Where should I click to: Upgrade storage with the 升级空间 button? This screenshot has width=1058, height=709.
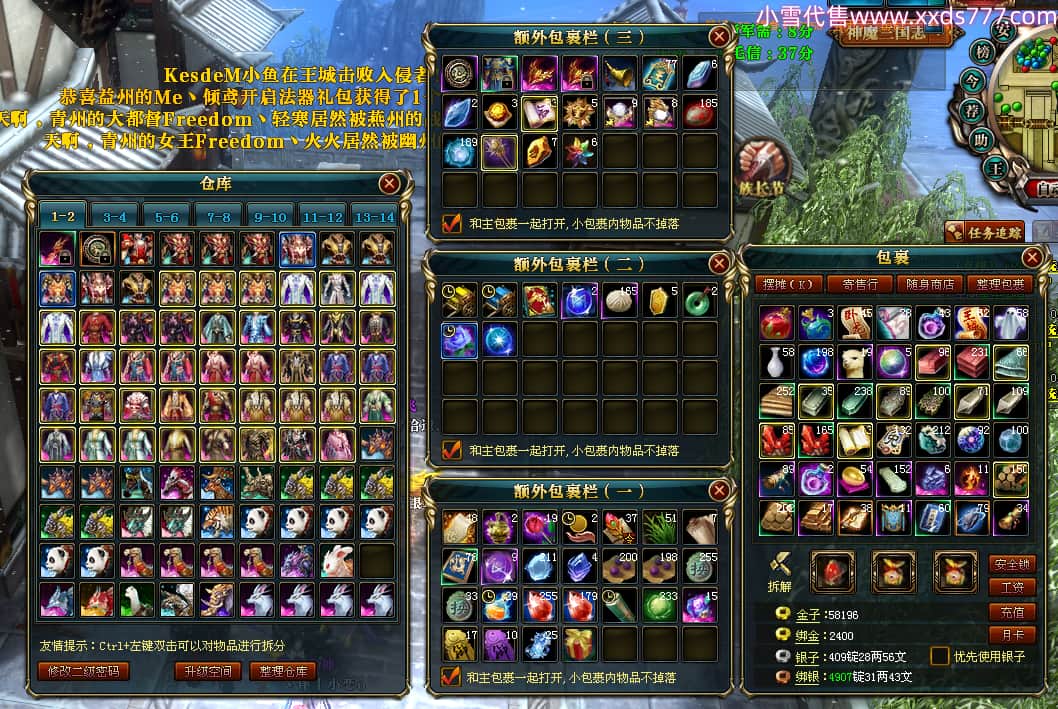(208, 671)
